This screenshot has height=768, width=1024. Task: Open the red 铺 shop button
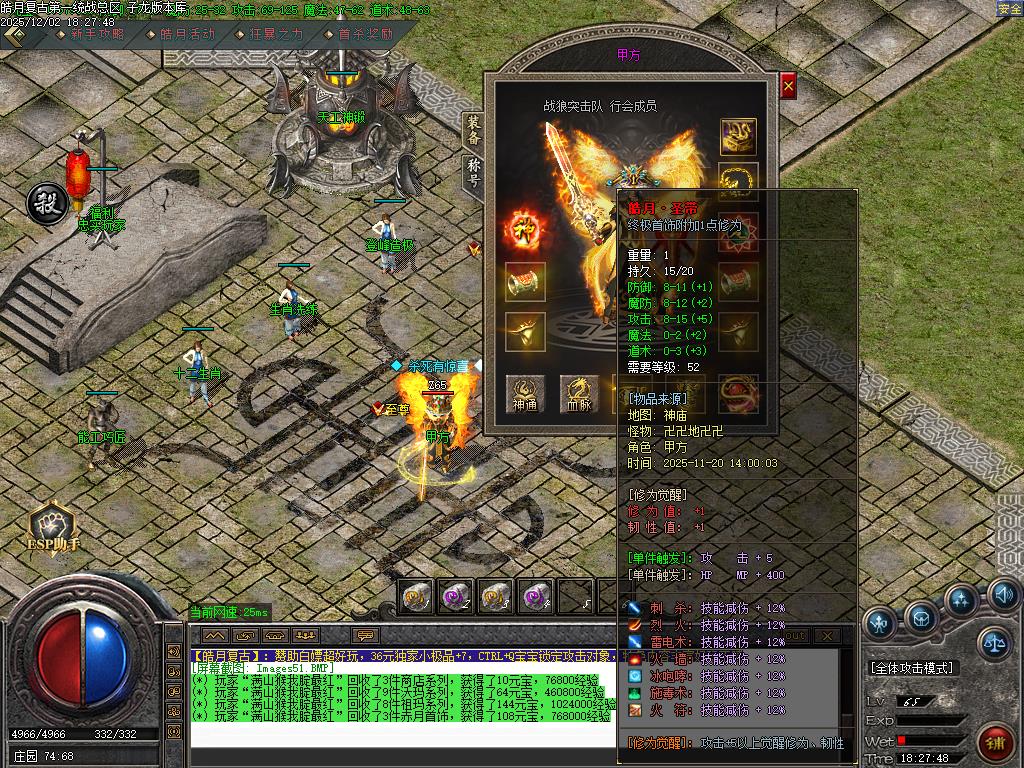996,744
